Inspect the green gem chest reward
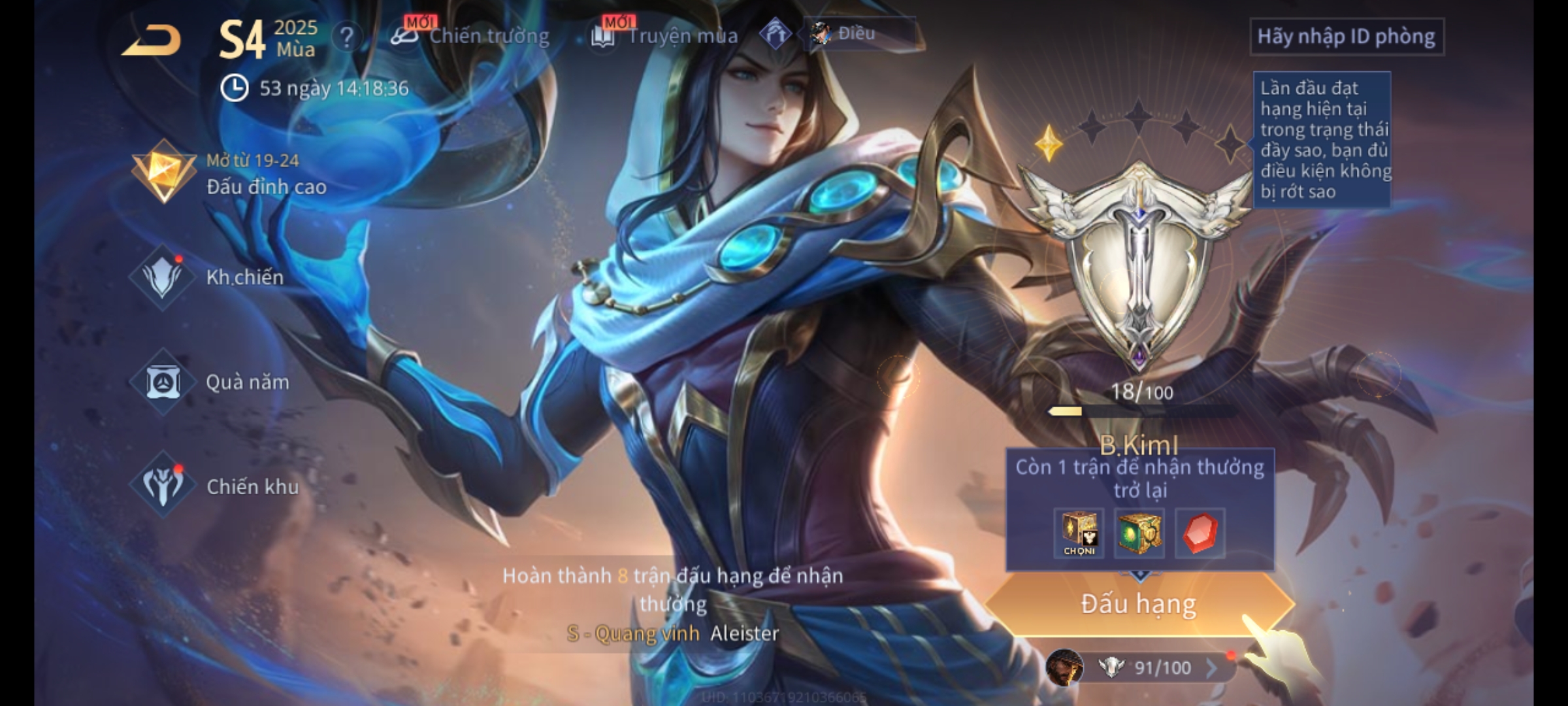 pos(1139,533)
